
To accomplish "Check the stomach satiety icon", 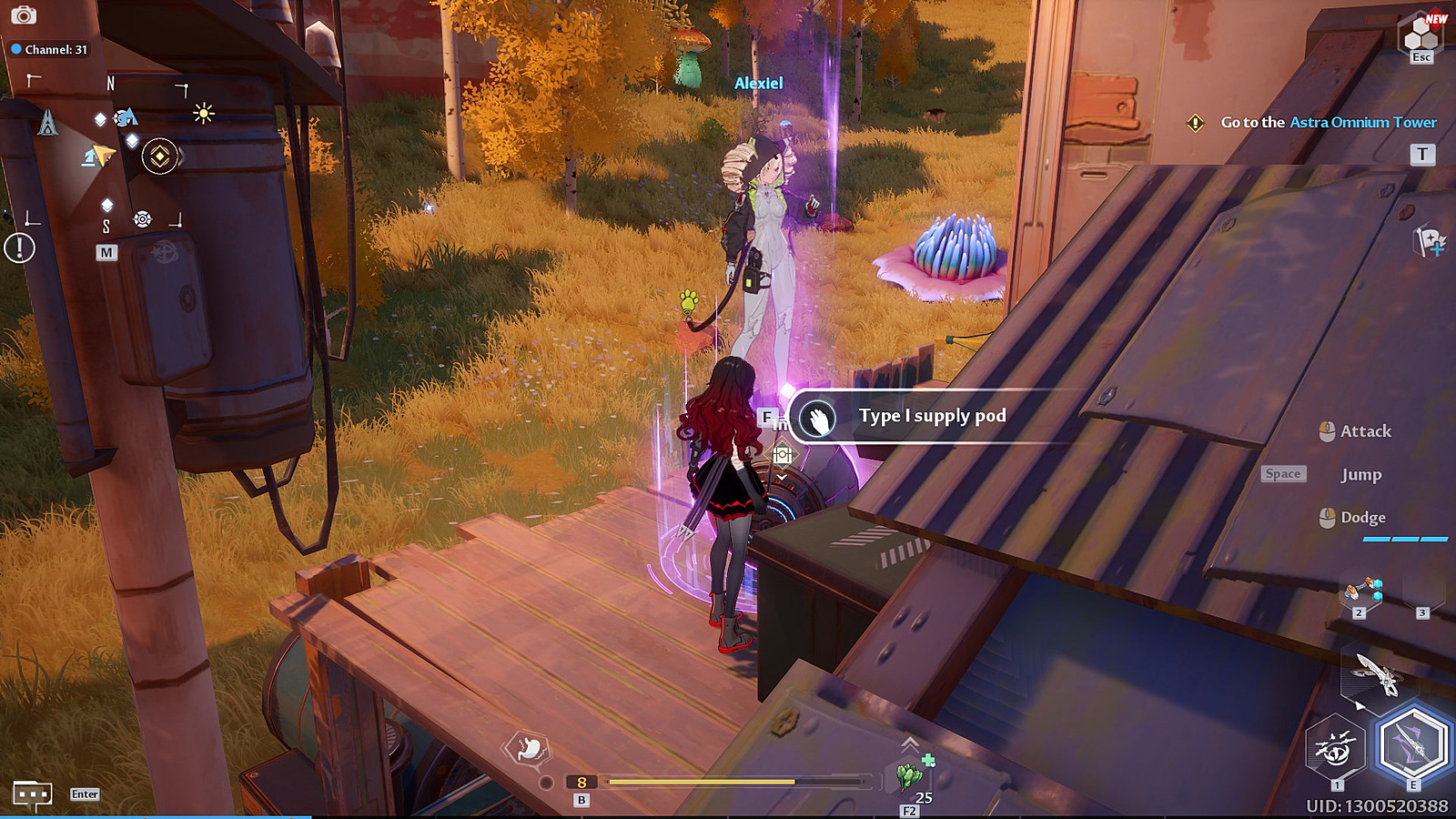I will tap(528, 750).
